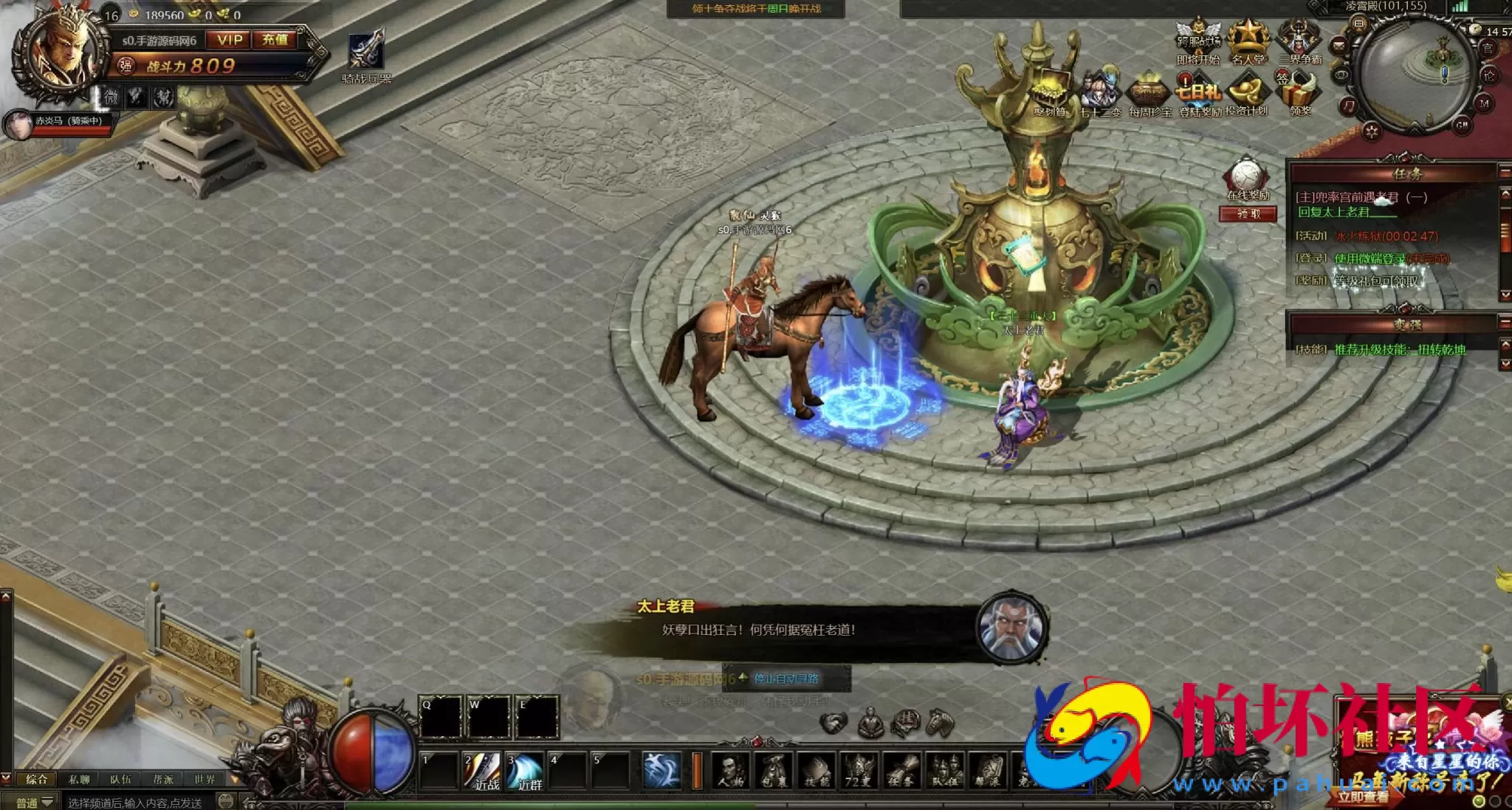This screenshot has width=1512, height=810.
Task: Toggle the music note button near the minimap
Action: (1349, 106)
